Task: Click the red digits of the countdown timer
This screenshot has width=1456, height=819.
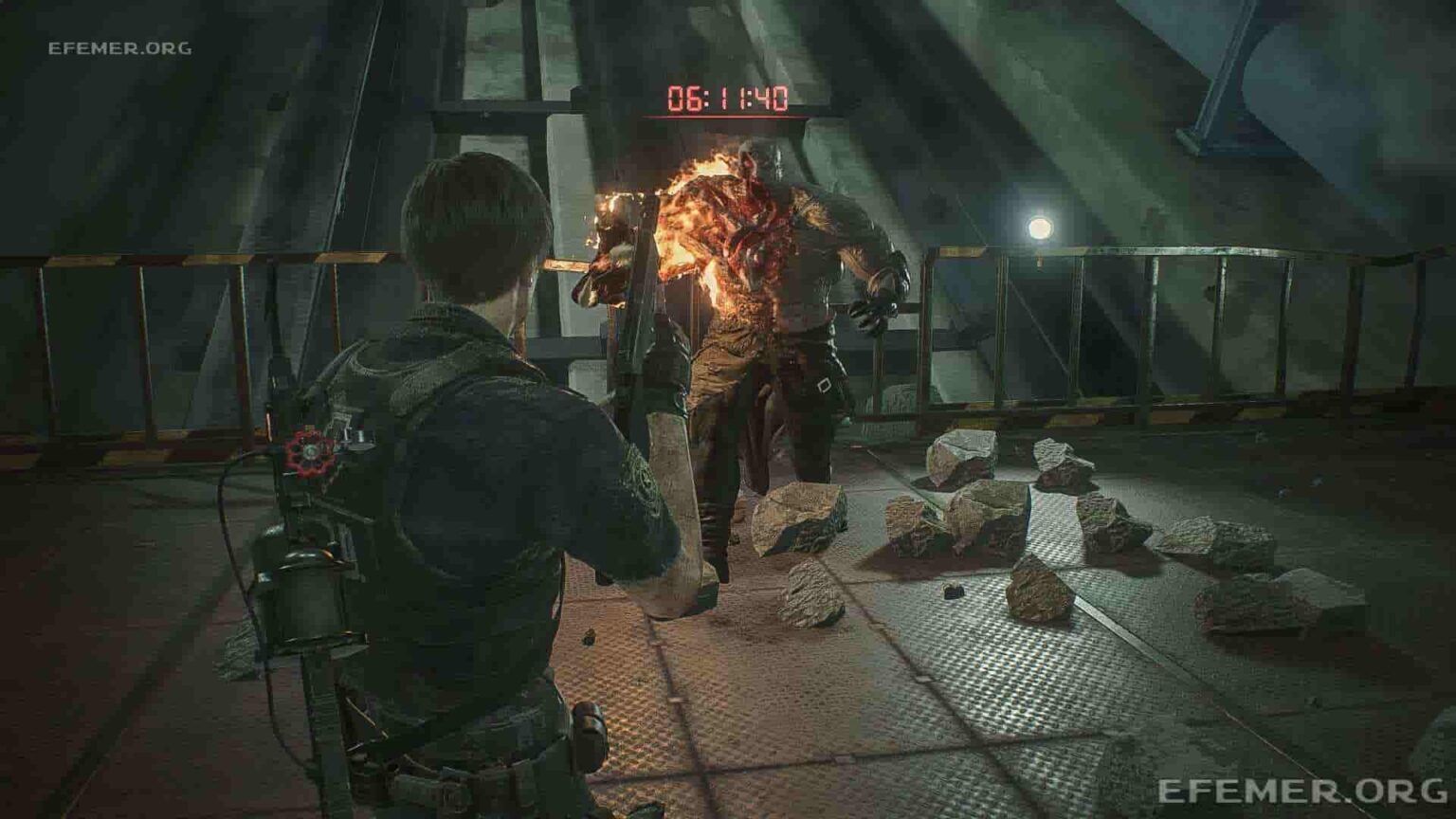Action: tap(732, 95)
